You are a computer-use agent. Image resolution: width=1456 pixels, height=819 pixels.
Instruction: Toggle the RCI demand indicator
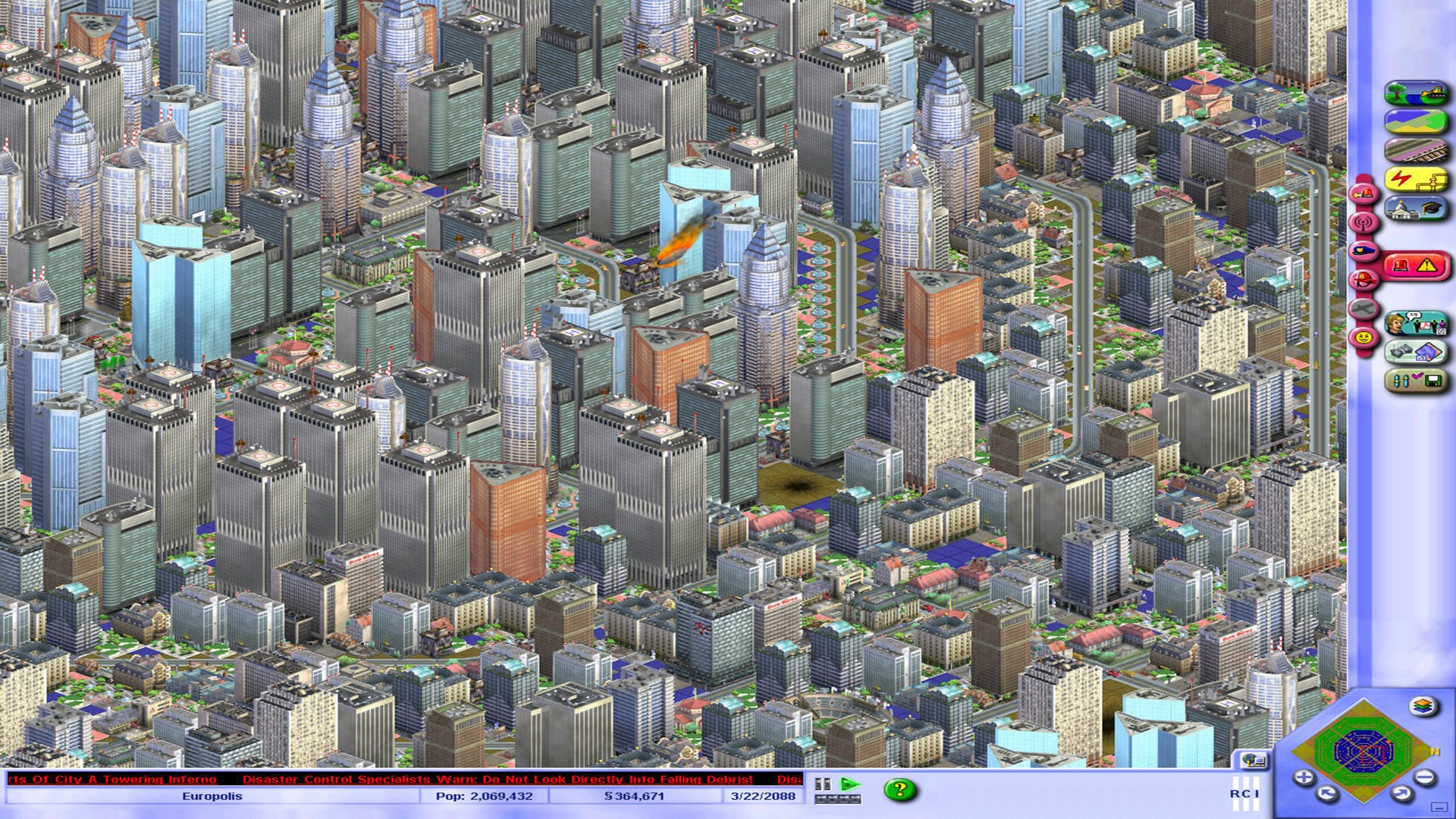coord(1247,793)
